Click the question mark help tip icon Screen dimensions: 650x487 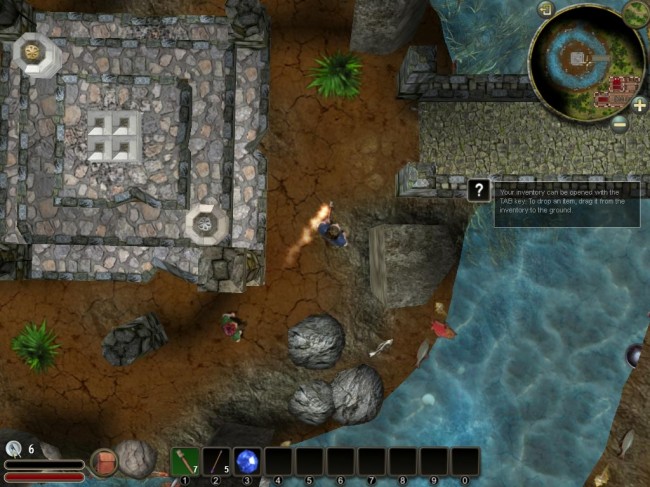pos(480,190)
